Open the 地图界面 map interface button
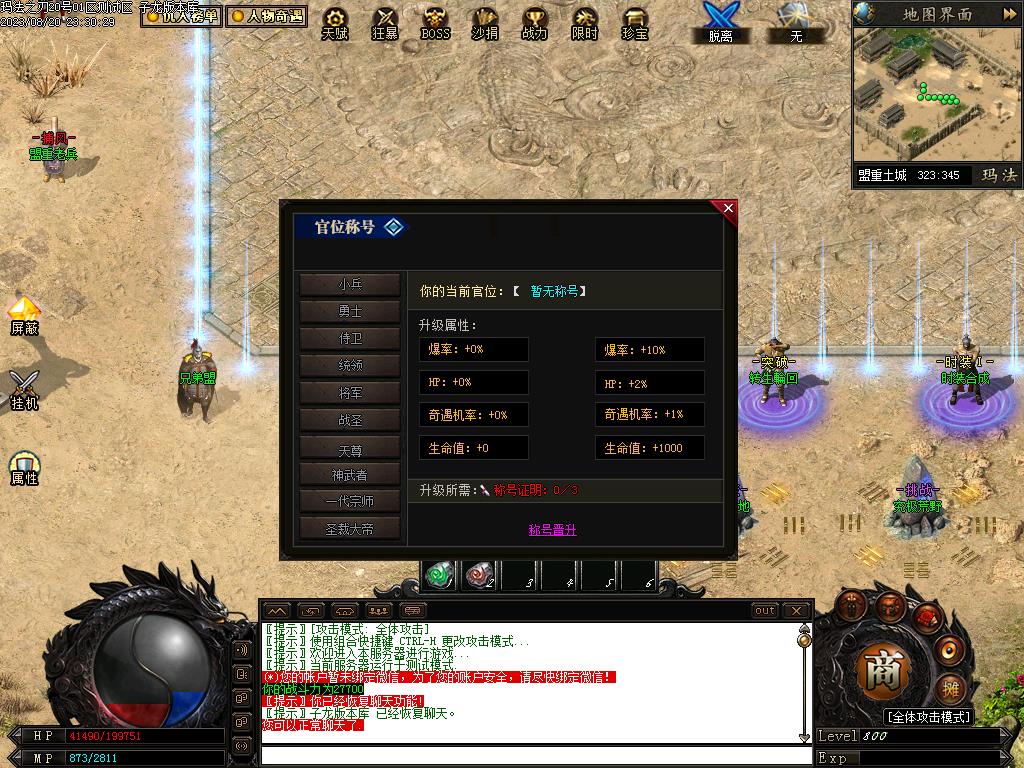 coord(937,14)
